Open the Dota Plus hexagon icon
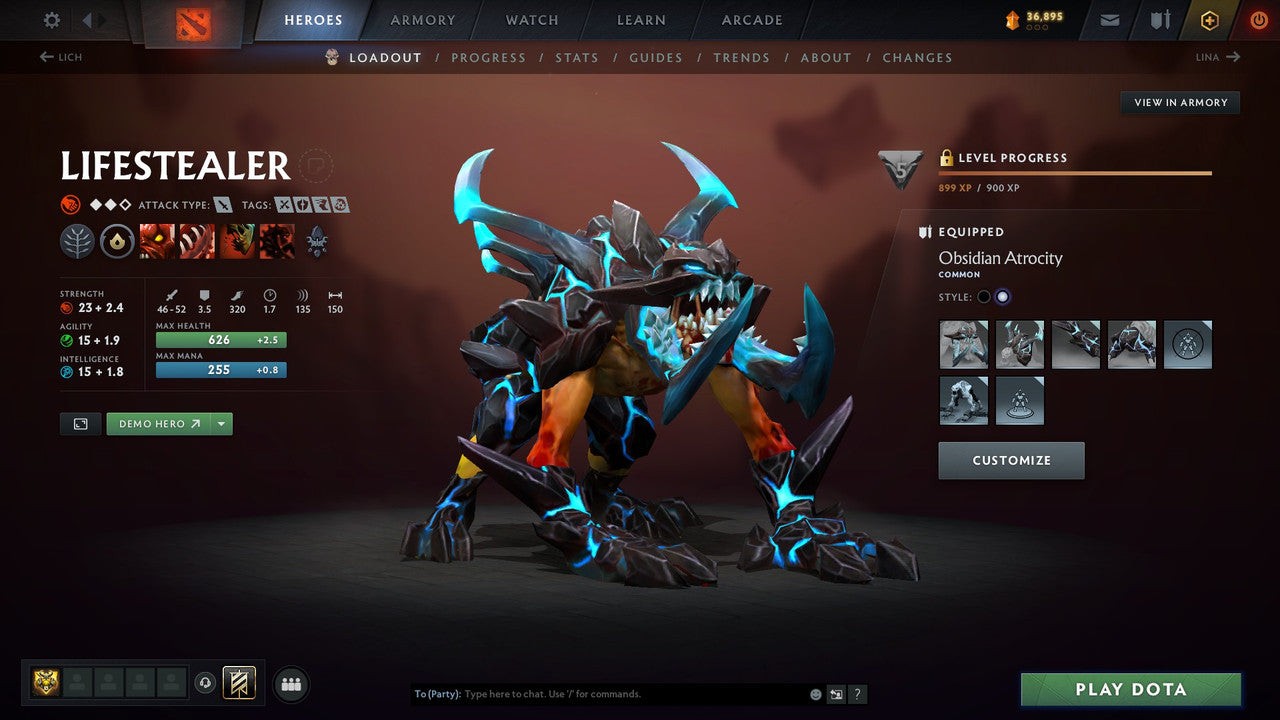 (1209, 19)
